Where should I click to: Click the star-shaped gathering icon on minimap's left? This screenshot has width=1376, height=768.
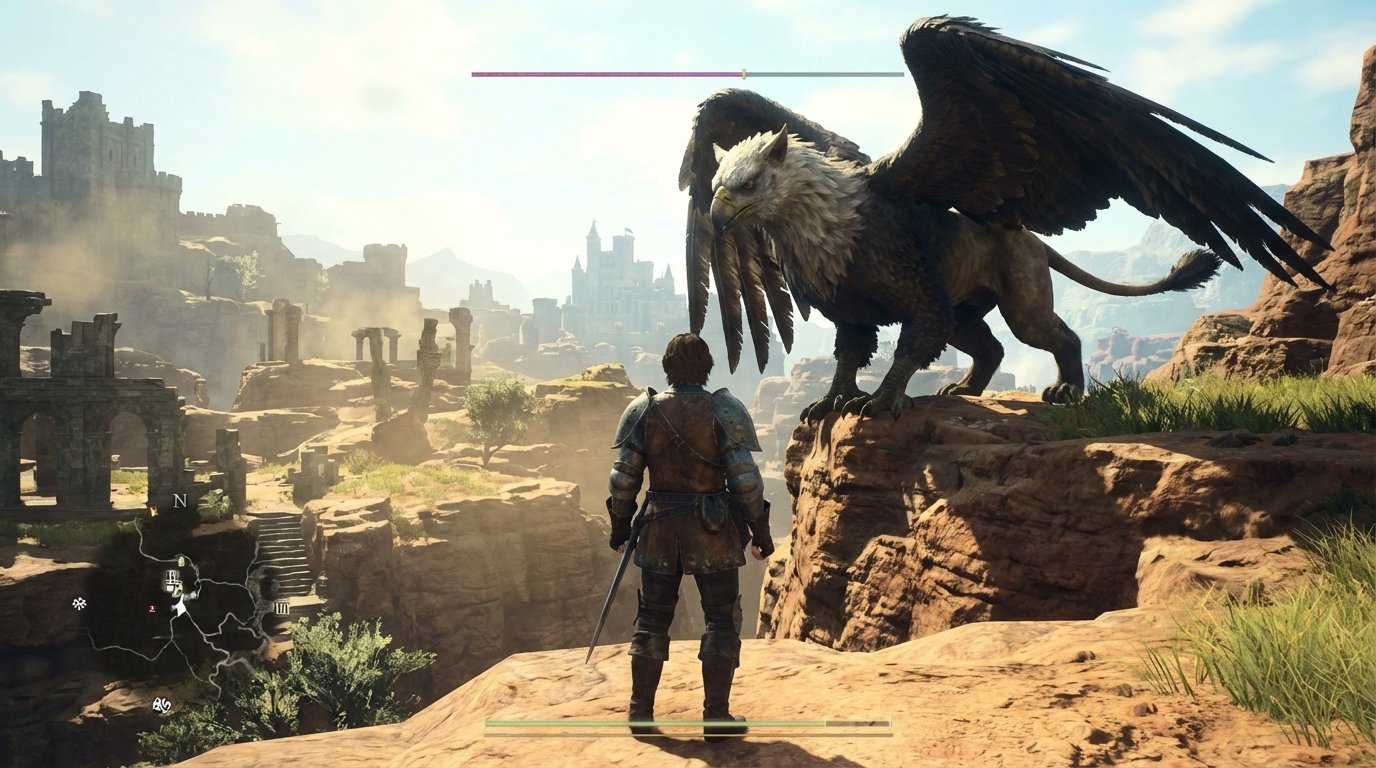click(78, 603)
